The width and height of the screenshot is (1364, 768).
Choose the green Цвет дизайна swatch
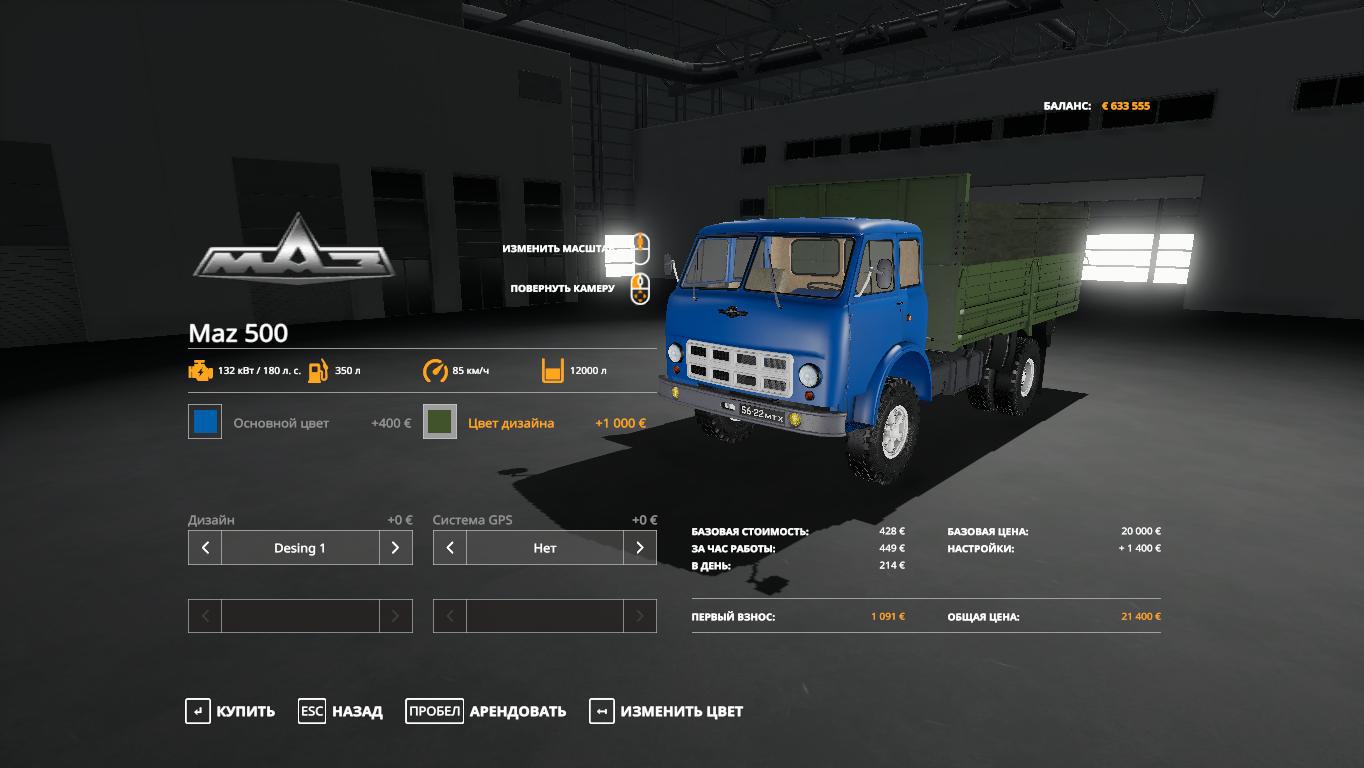pyautogui.click(x=440, y=422)
